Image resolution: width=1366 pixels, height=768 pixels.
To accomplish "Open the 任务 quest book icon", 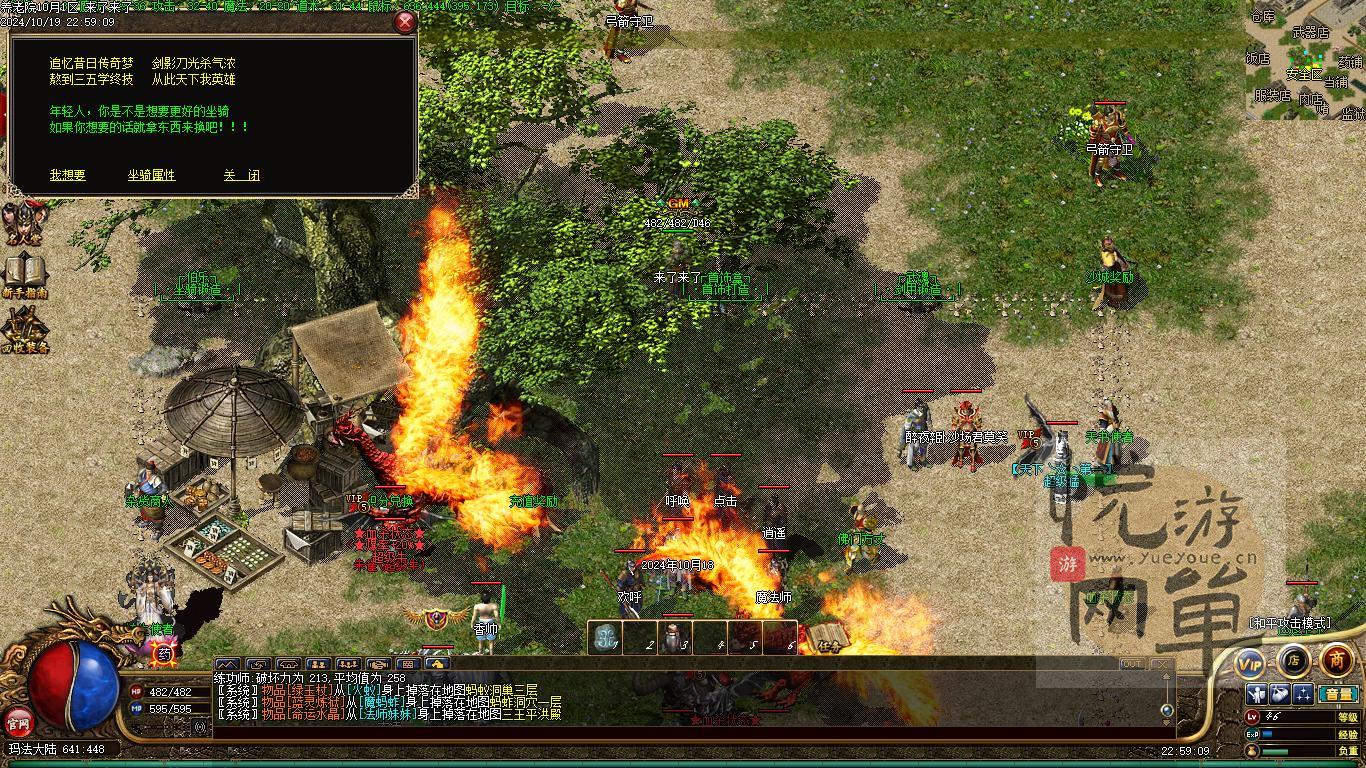I will [x=828, y=636].
